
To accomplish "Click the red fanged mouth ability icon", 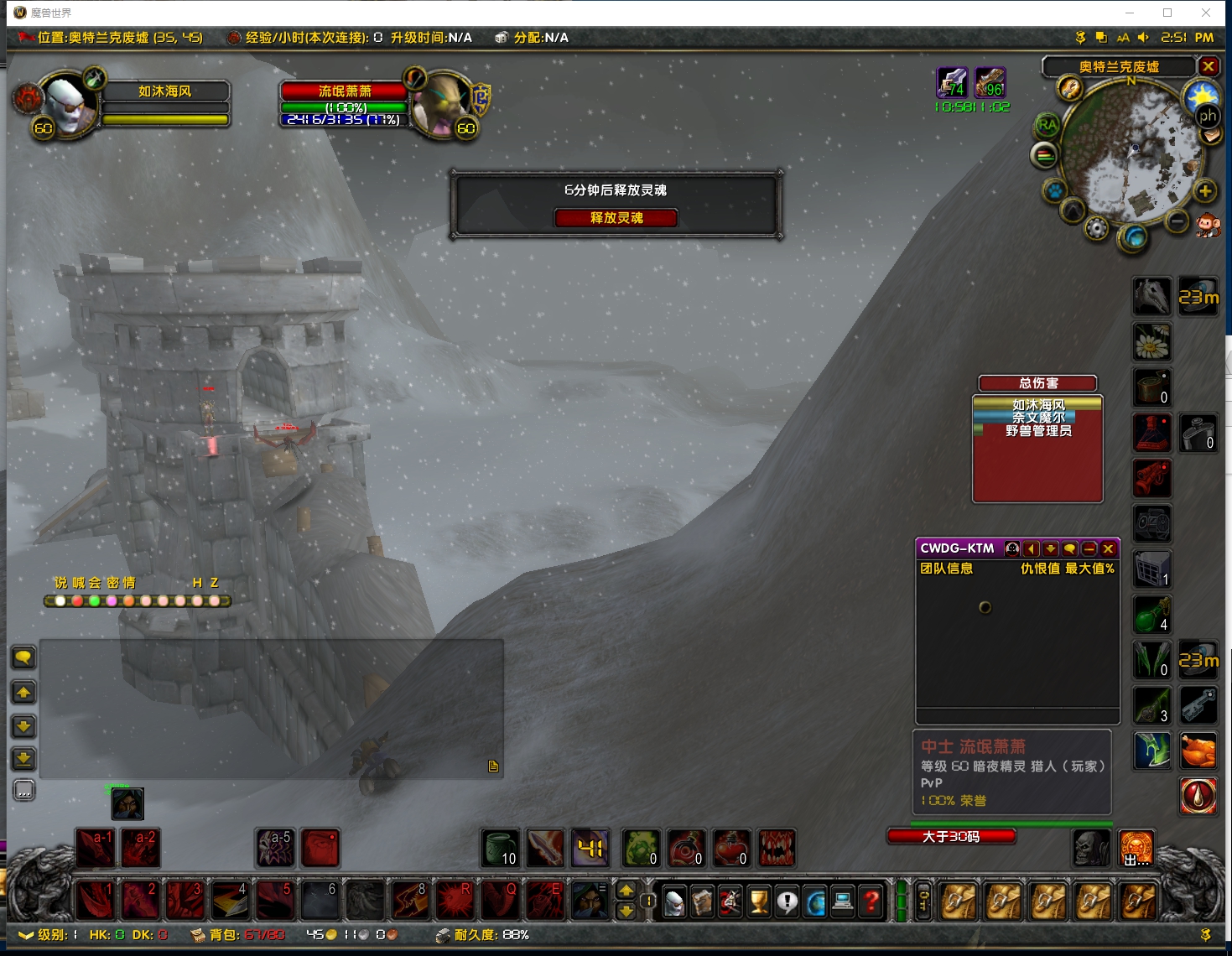I will point(777,848).
